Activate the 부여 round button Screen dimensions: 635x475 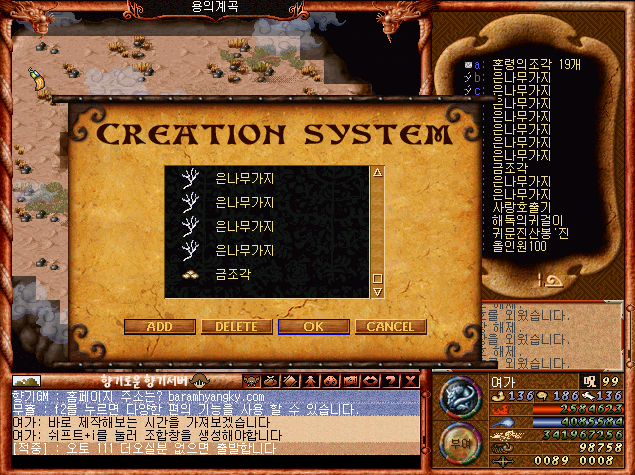[x=461, y=441]
